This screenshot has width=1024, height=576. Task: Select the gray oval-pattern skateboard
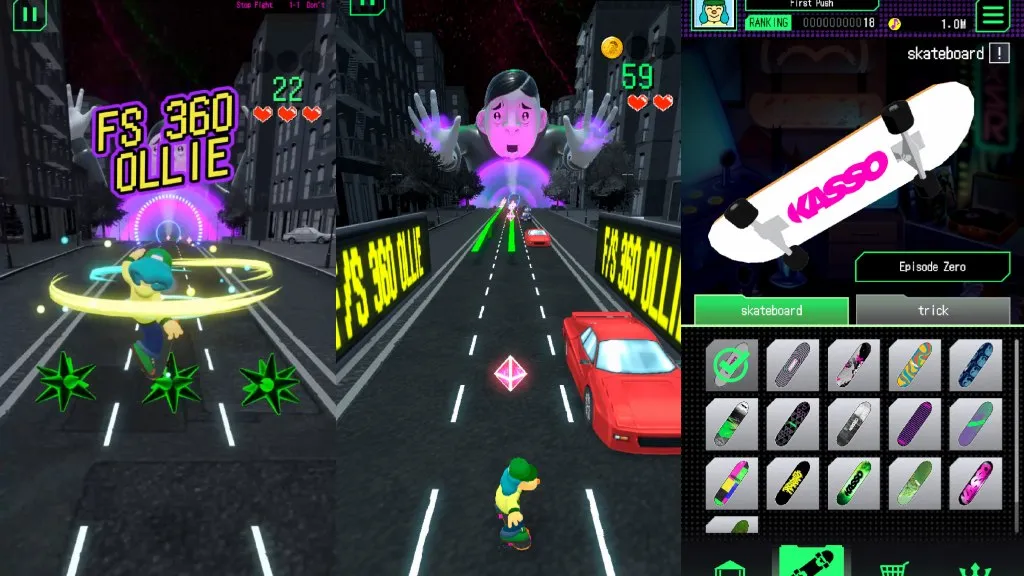coord(793,365)
